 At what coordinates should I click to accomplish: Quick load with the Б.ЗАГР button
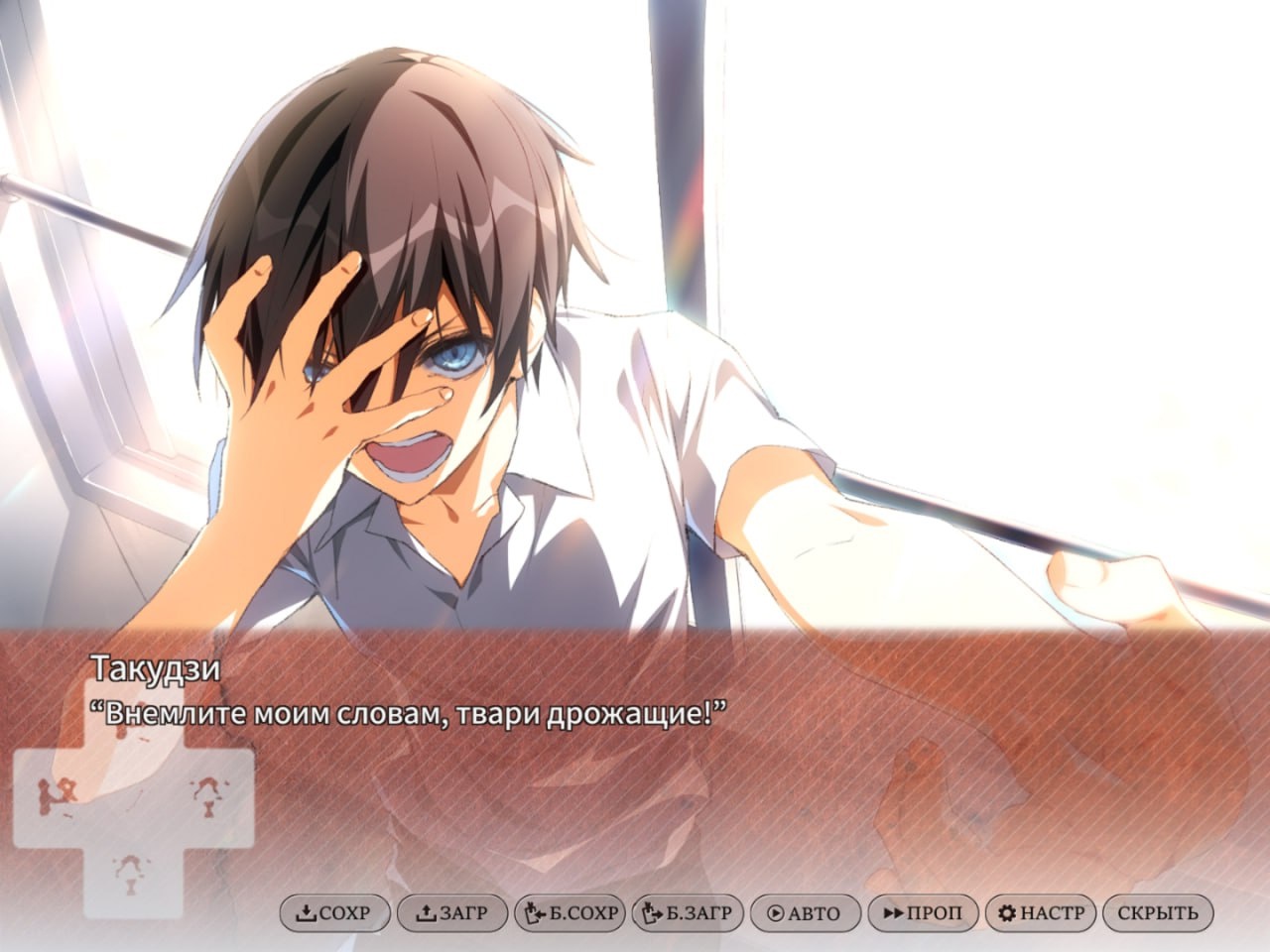pos(687,913)
